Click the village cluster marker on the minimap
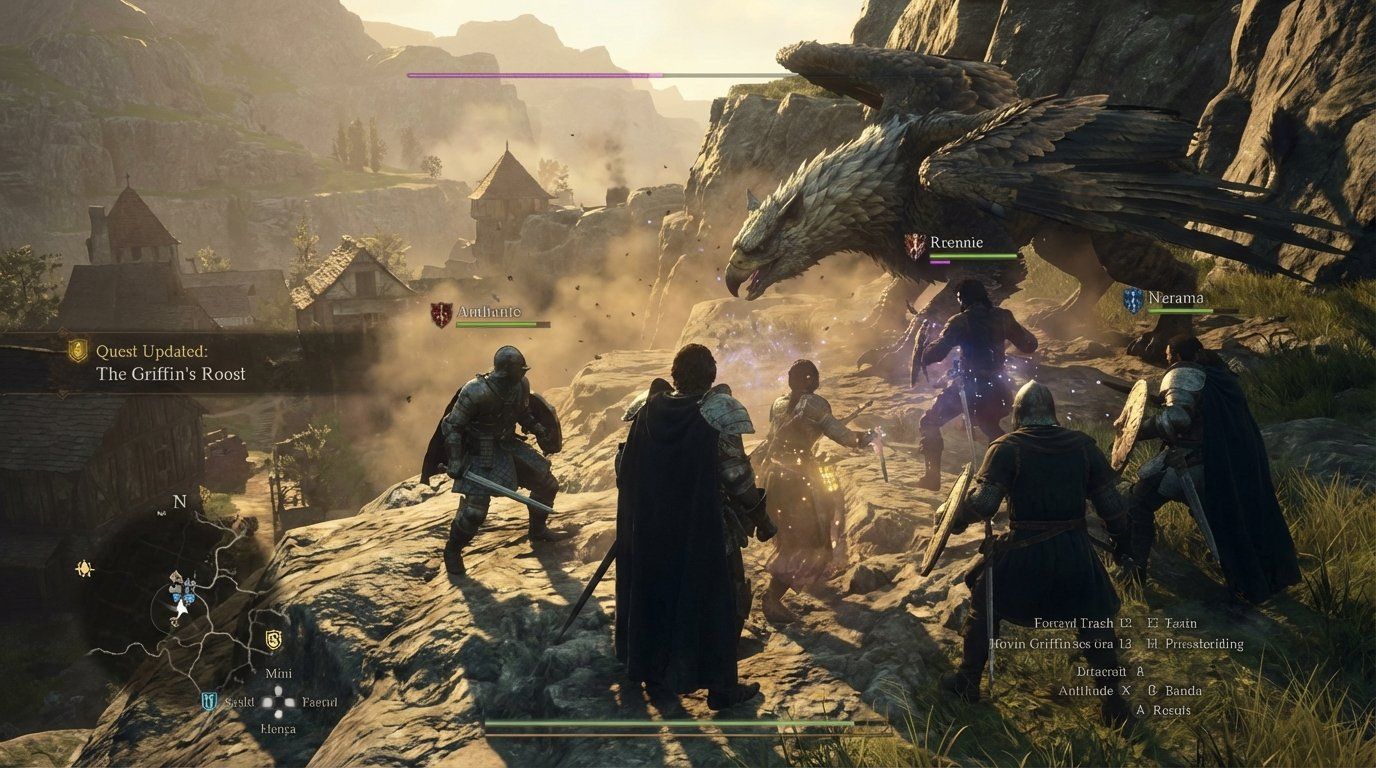 [182, 588]
